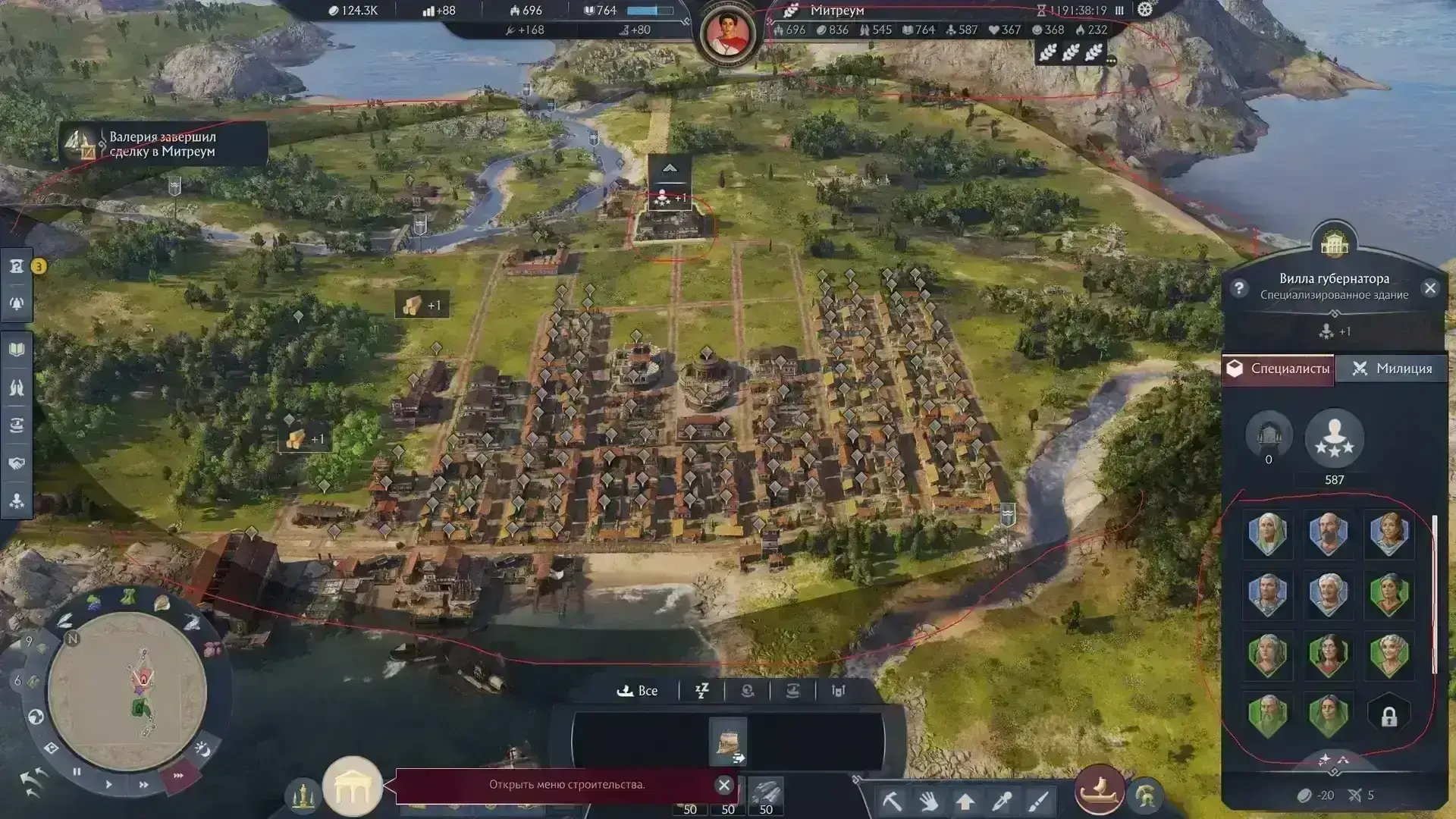Choose the 'Все' ships filter

point(638,691)
